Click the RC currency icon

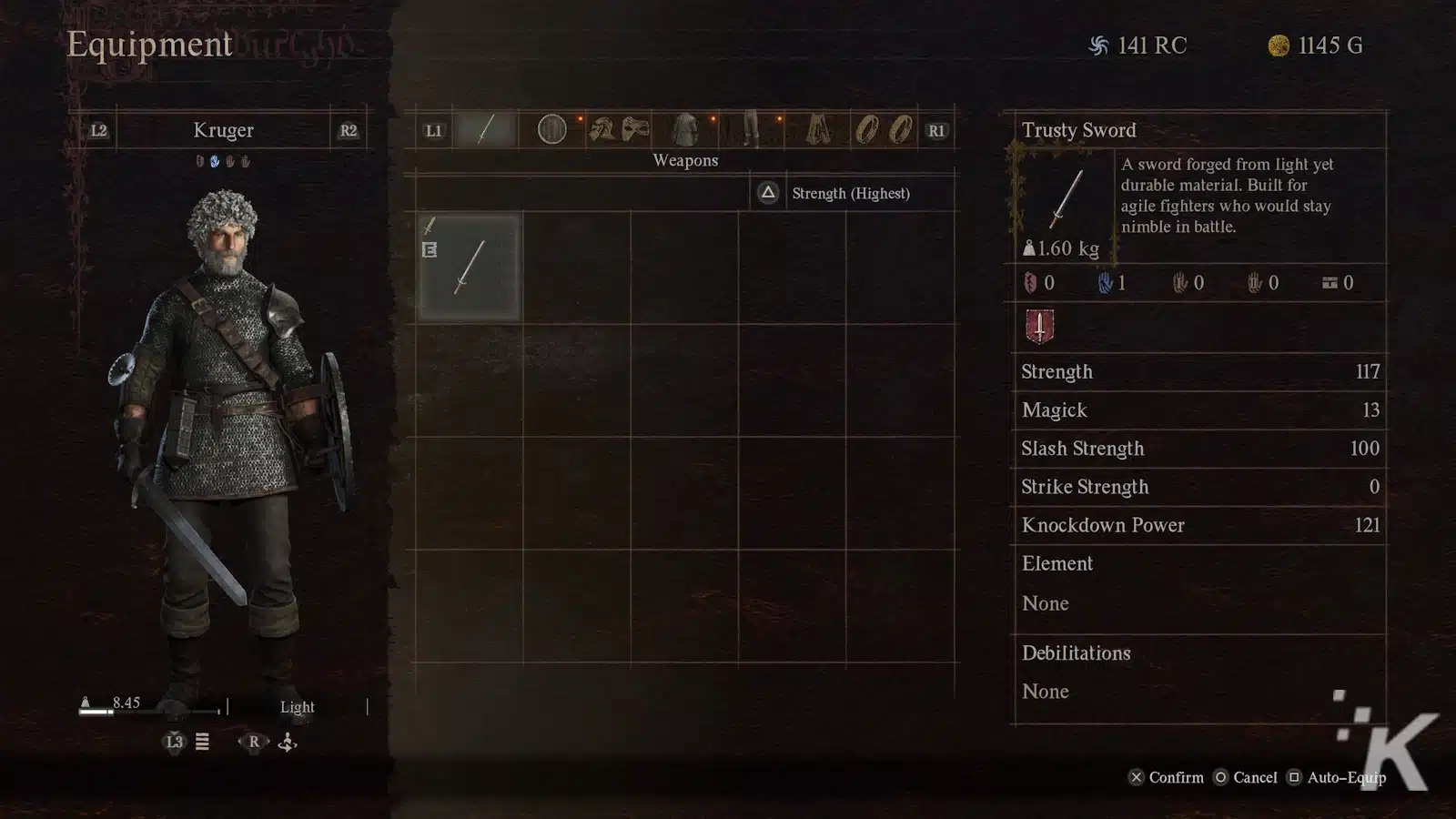(1098, 45)
